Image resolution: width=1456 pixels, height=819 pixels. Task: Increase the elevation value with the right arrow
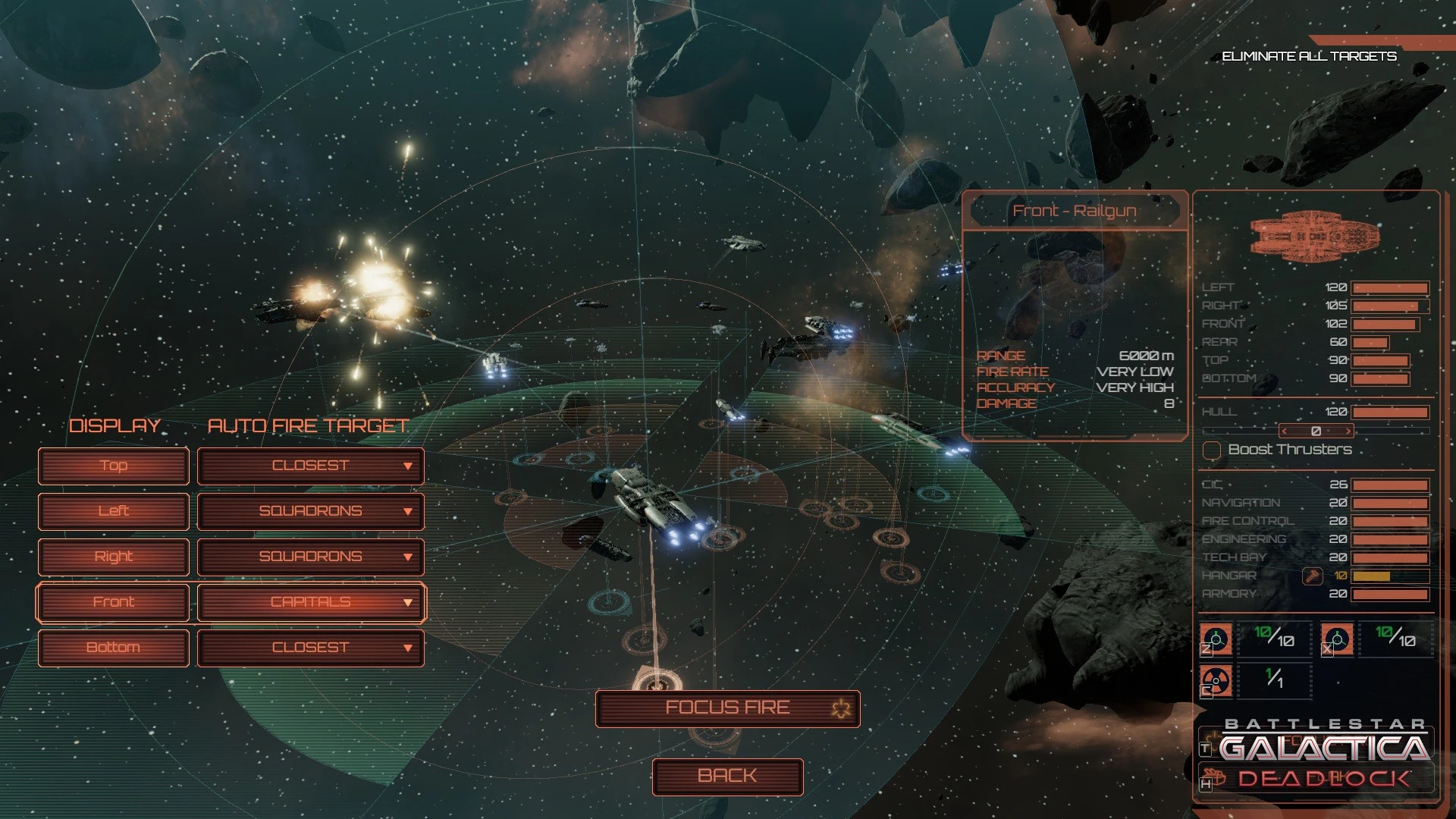pos(1348,431)
